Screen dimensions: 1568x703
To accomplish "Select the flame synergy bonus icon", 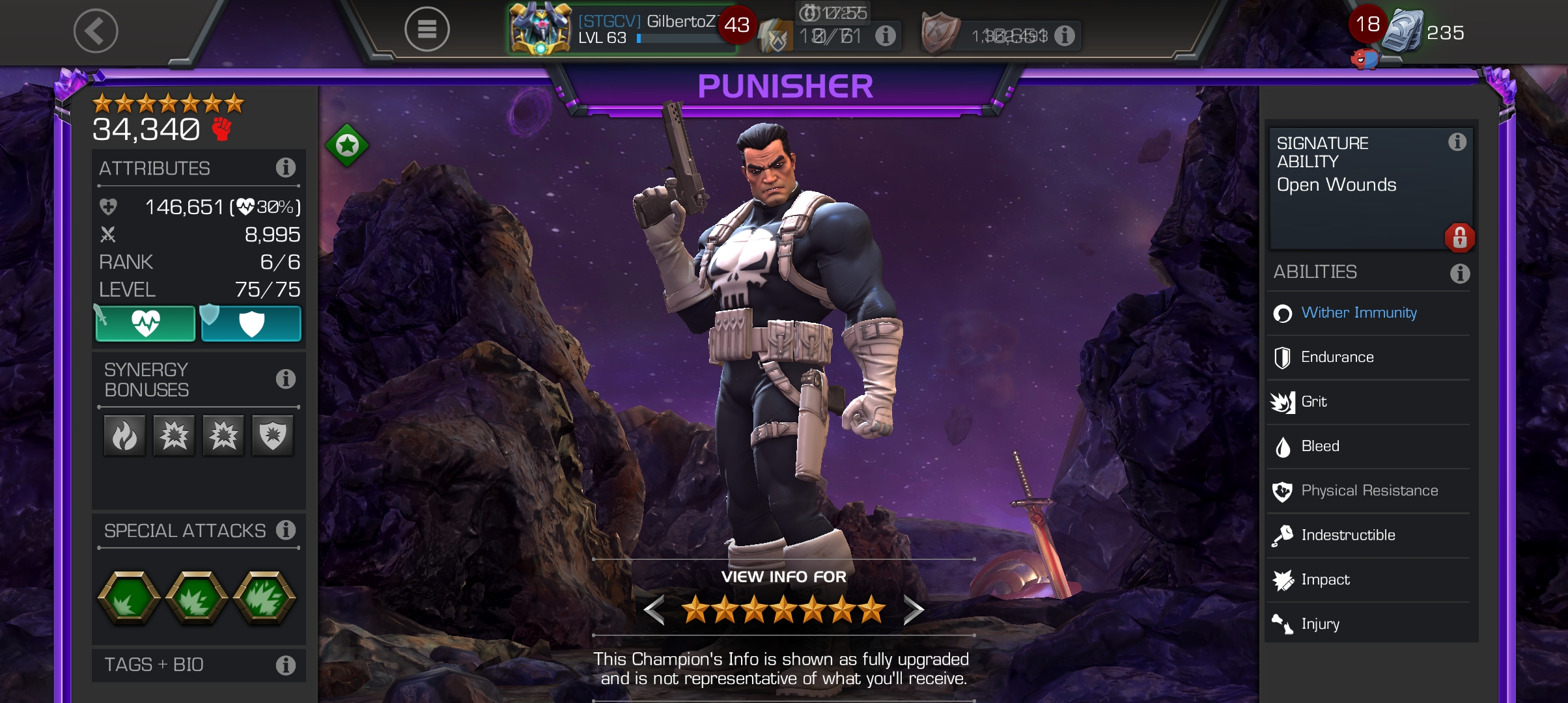I will click(124, 435).
